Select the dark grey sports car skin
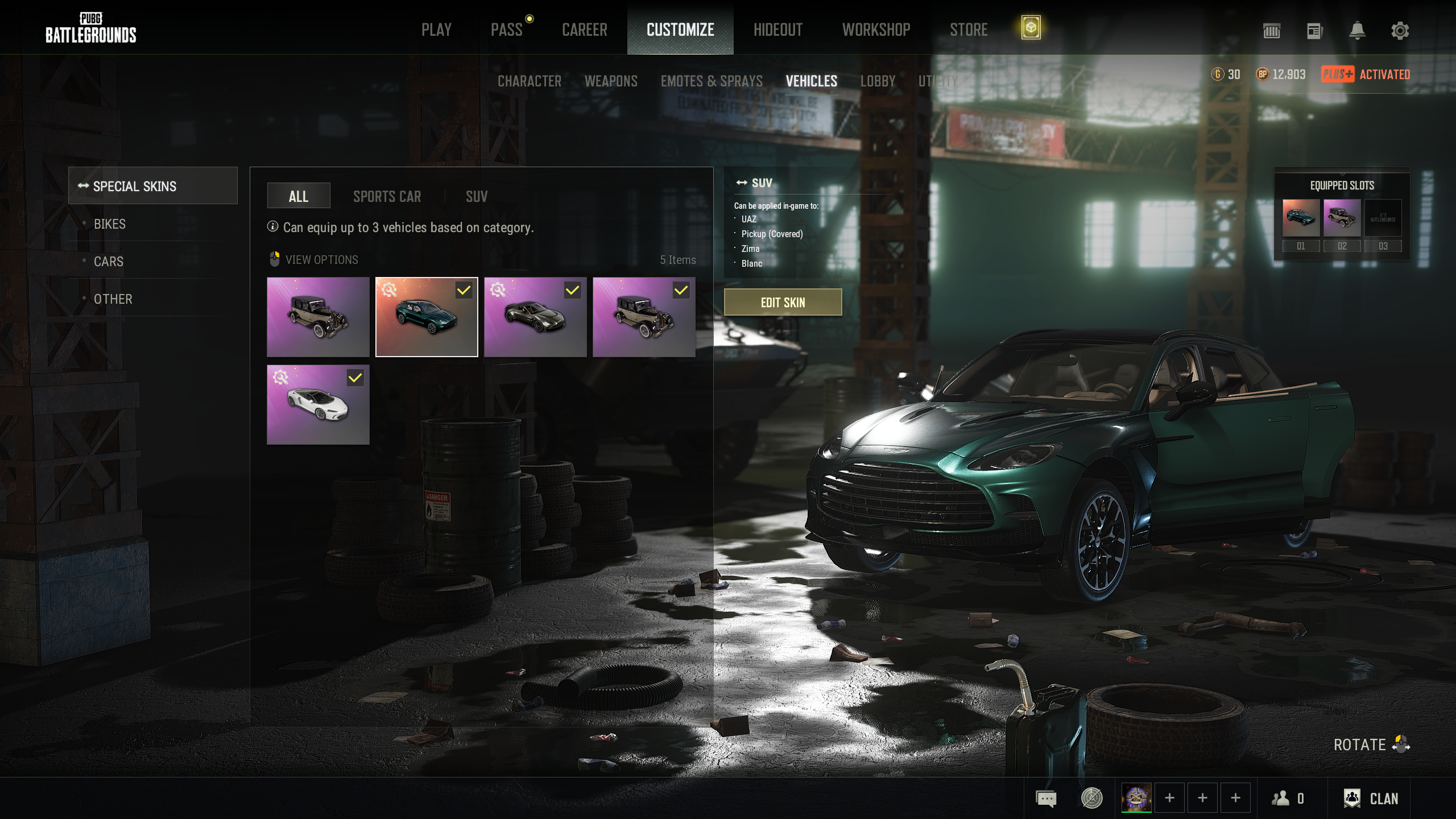1456x819 pixels. [x=535, y=317]
